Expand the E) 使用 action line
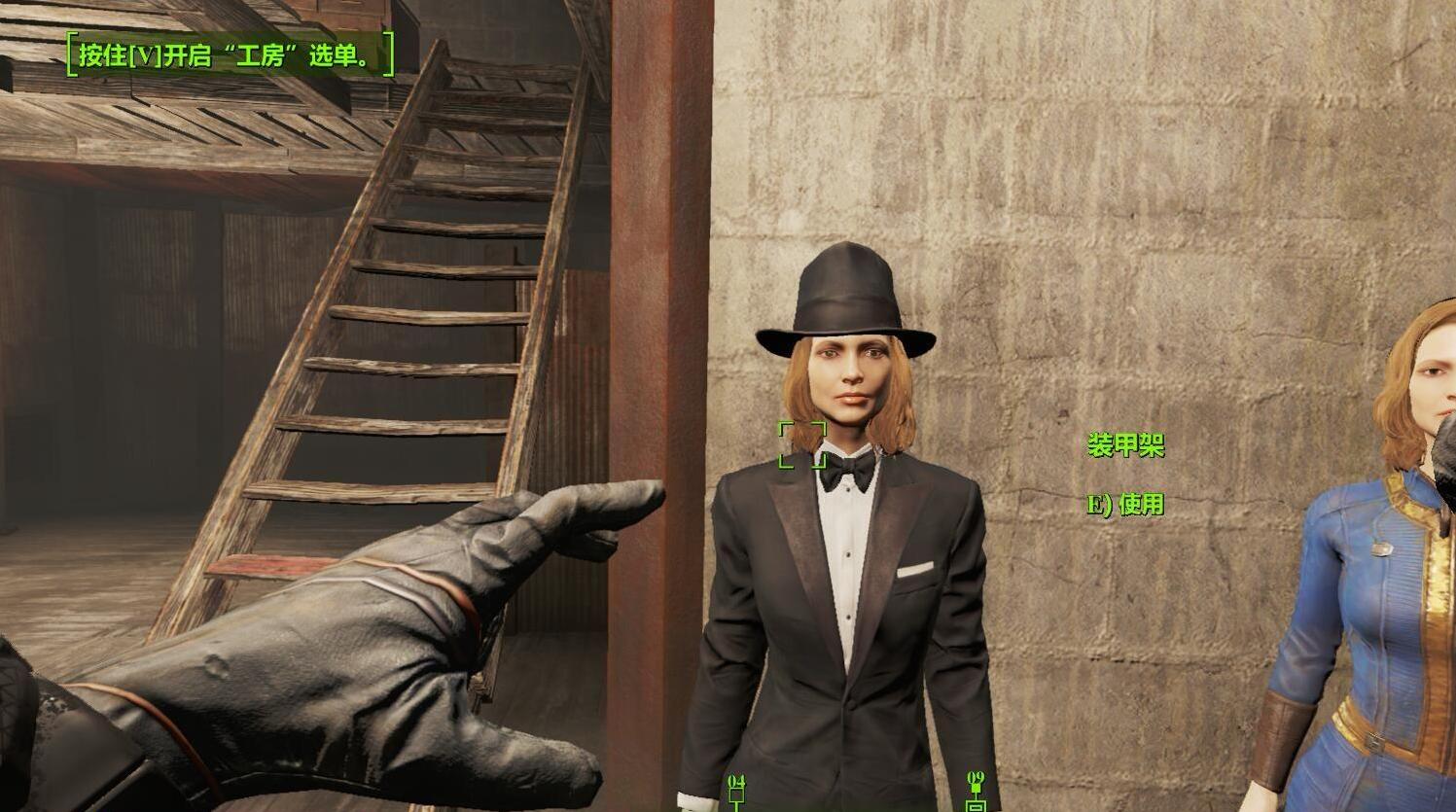Image resolution: width=1456 pixels, height=812 pixels. pyautogui.click(x=1123, y=505)
